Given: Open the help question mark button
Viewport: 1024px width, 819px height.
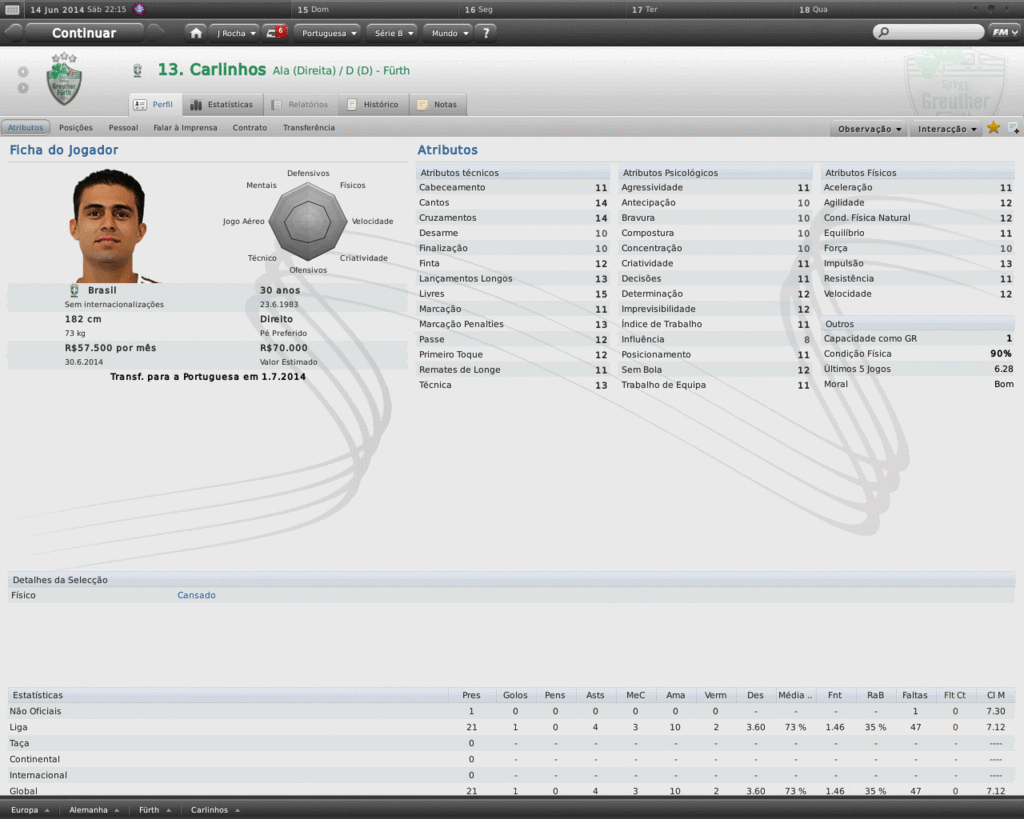Looking at the screenshot, I should [486, 33].
